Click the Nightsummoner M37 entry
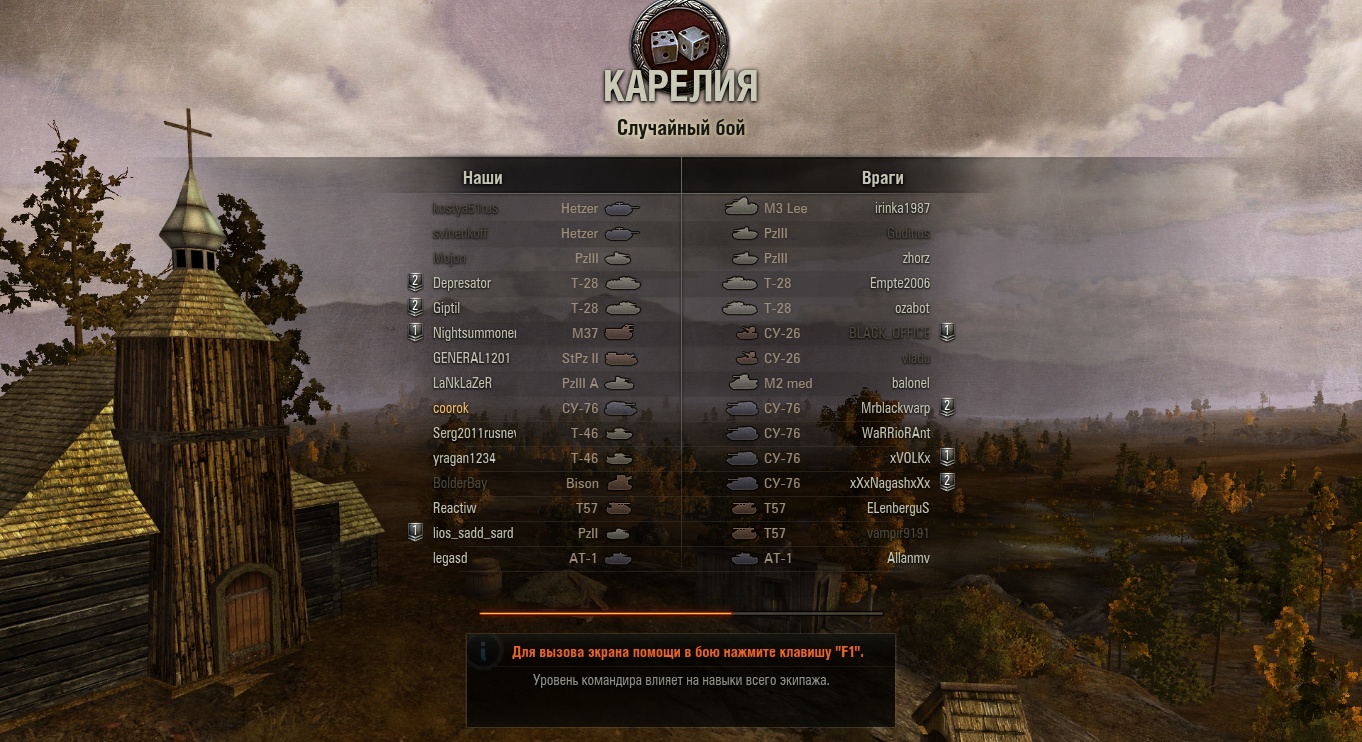Screen dimensions: 1362x742 (x=474, y=333)
